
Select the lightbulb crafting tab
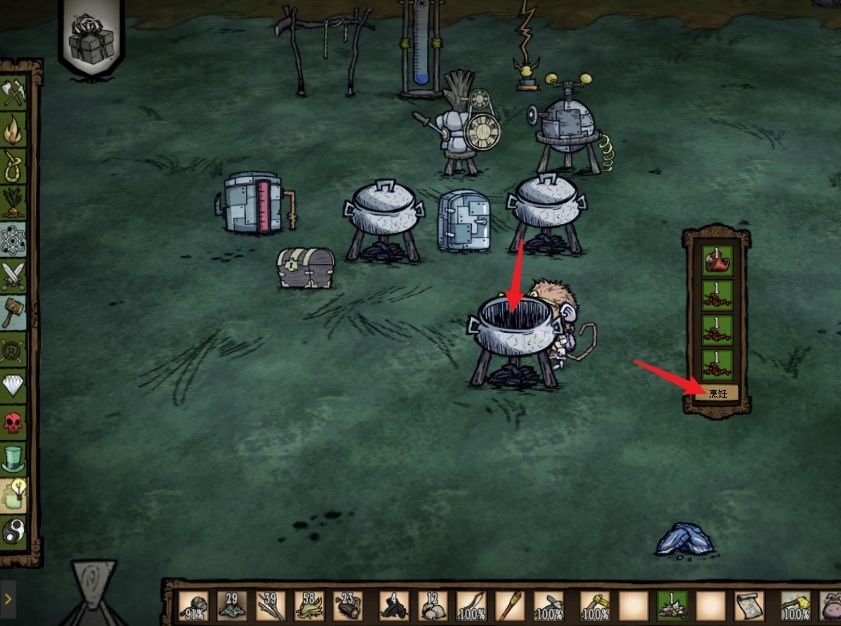click(x=15, y=494)
